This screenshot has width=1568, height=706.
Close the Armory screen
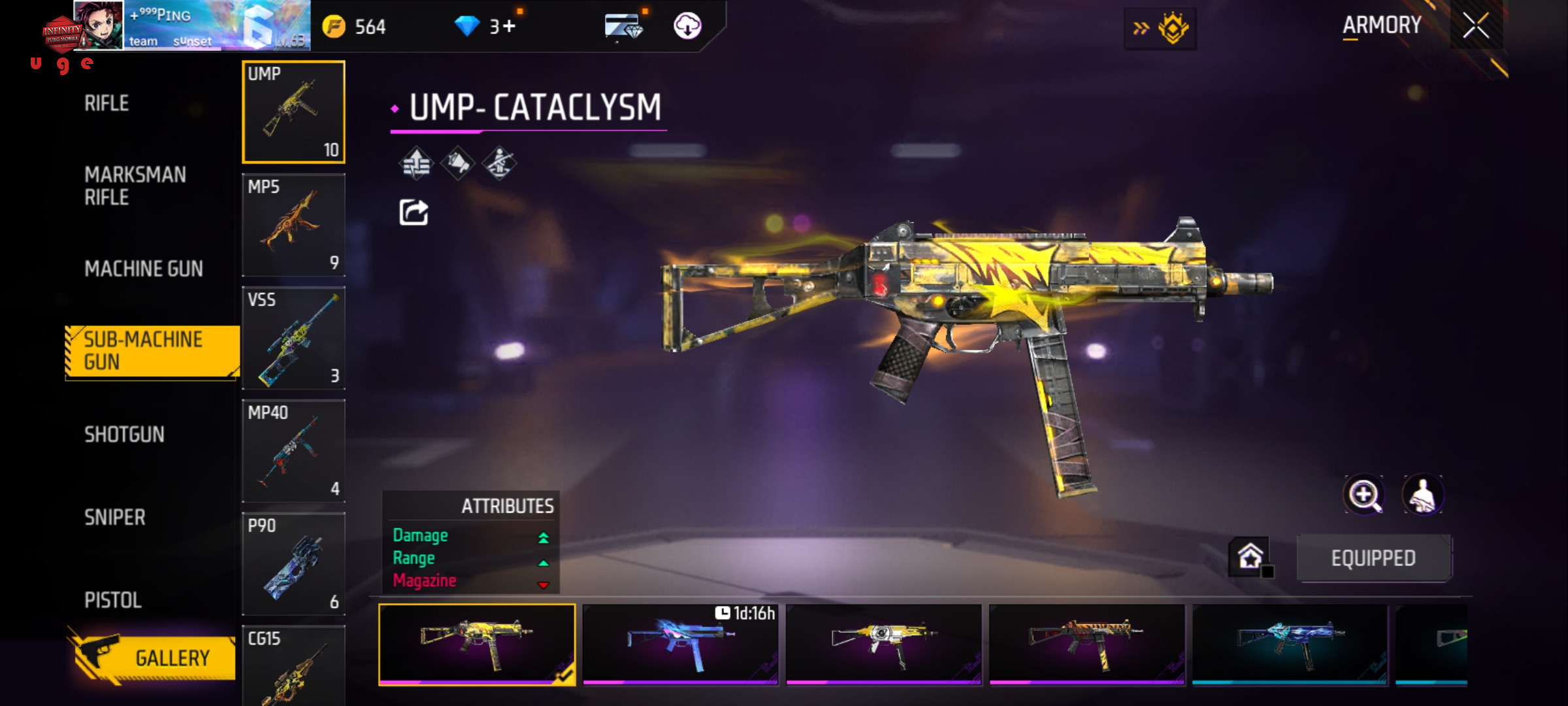click(x=1475, y=26)
